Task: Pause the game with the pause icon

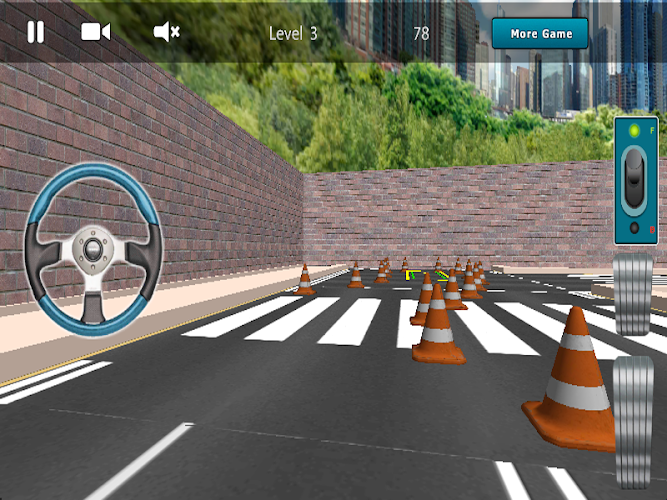Action: click(x=35, y=32)
